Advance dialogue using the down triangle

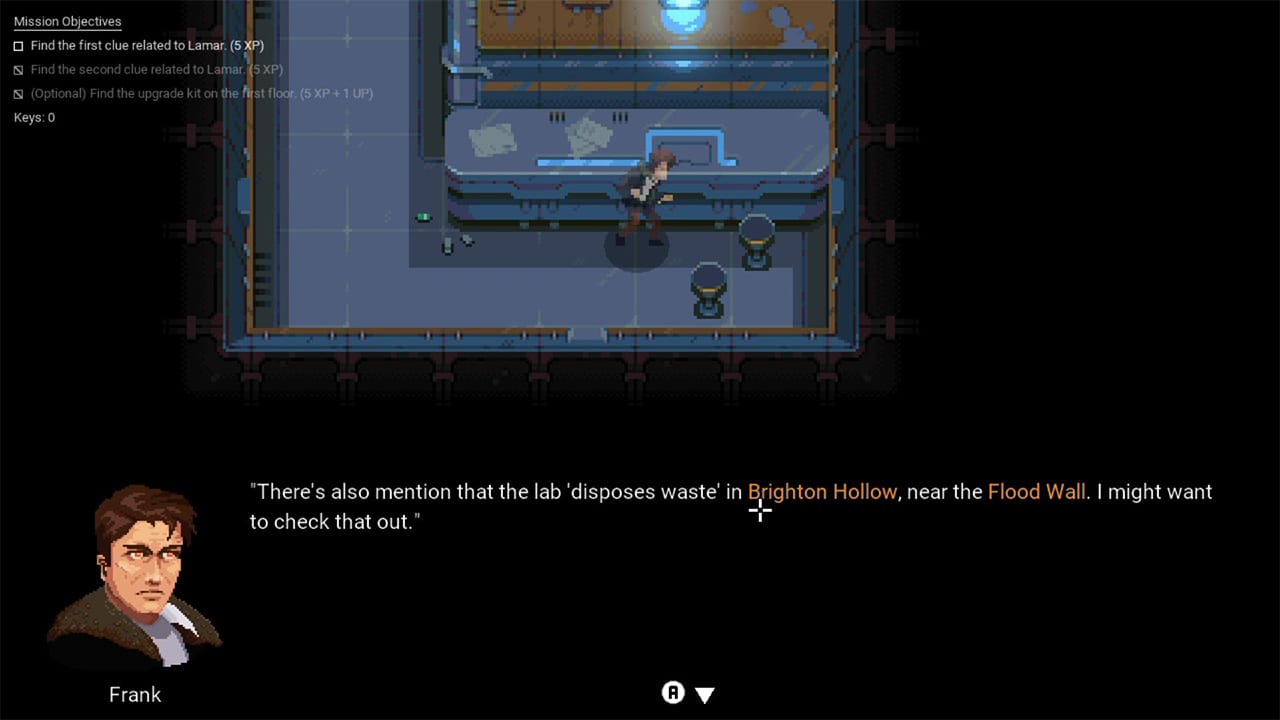[x=705, y=693]
